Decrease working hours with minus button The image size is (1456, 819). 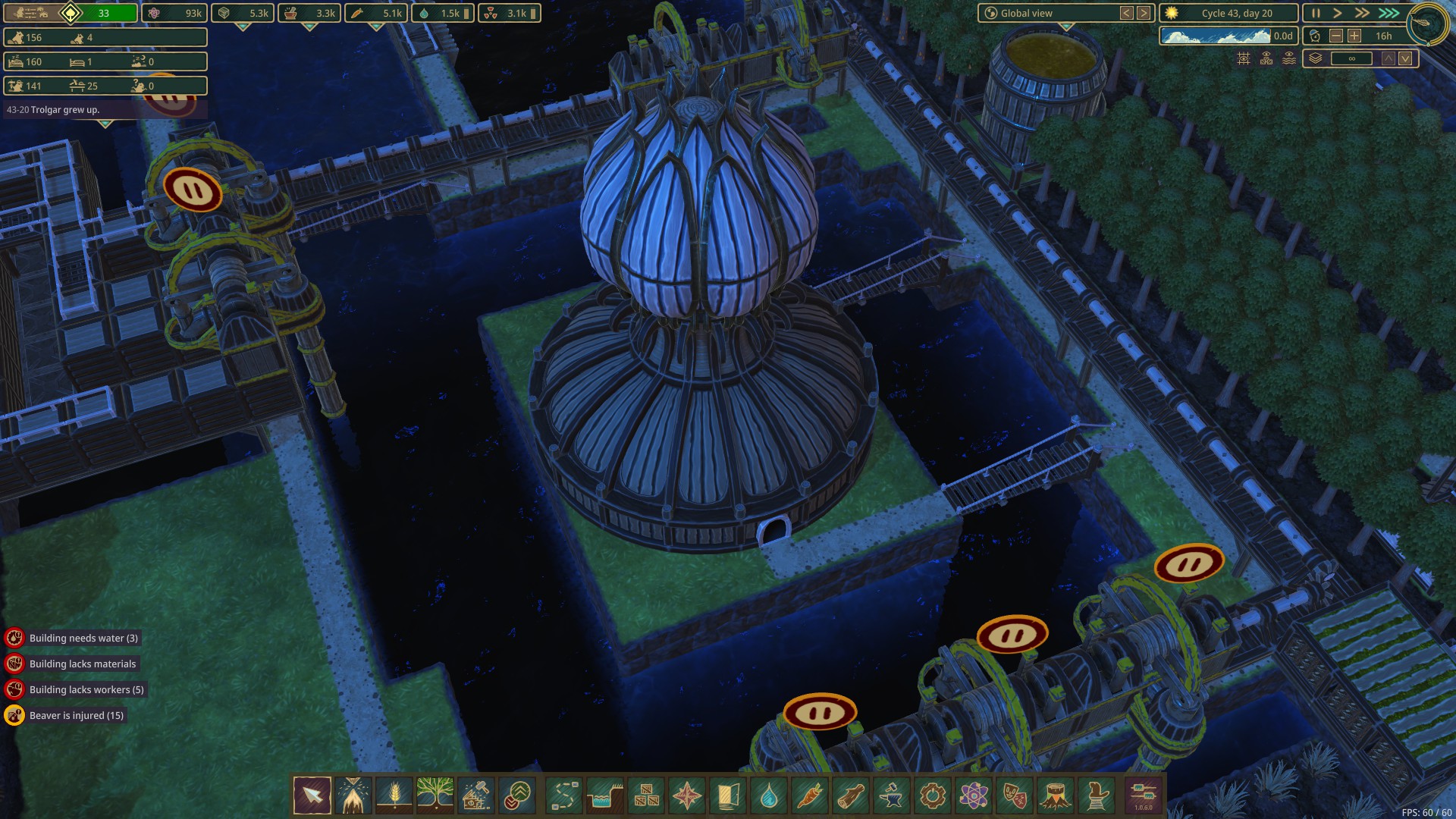pyautogui.click(x=1336, y=36)
